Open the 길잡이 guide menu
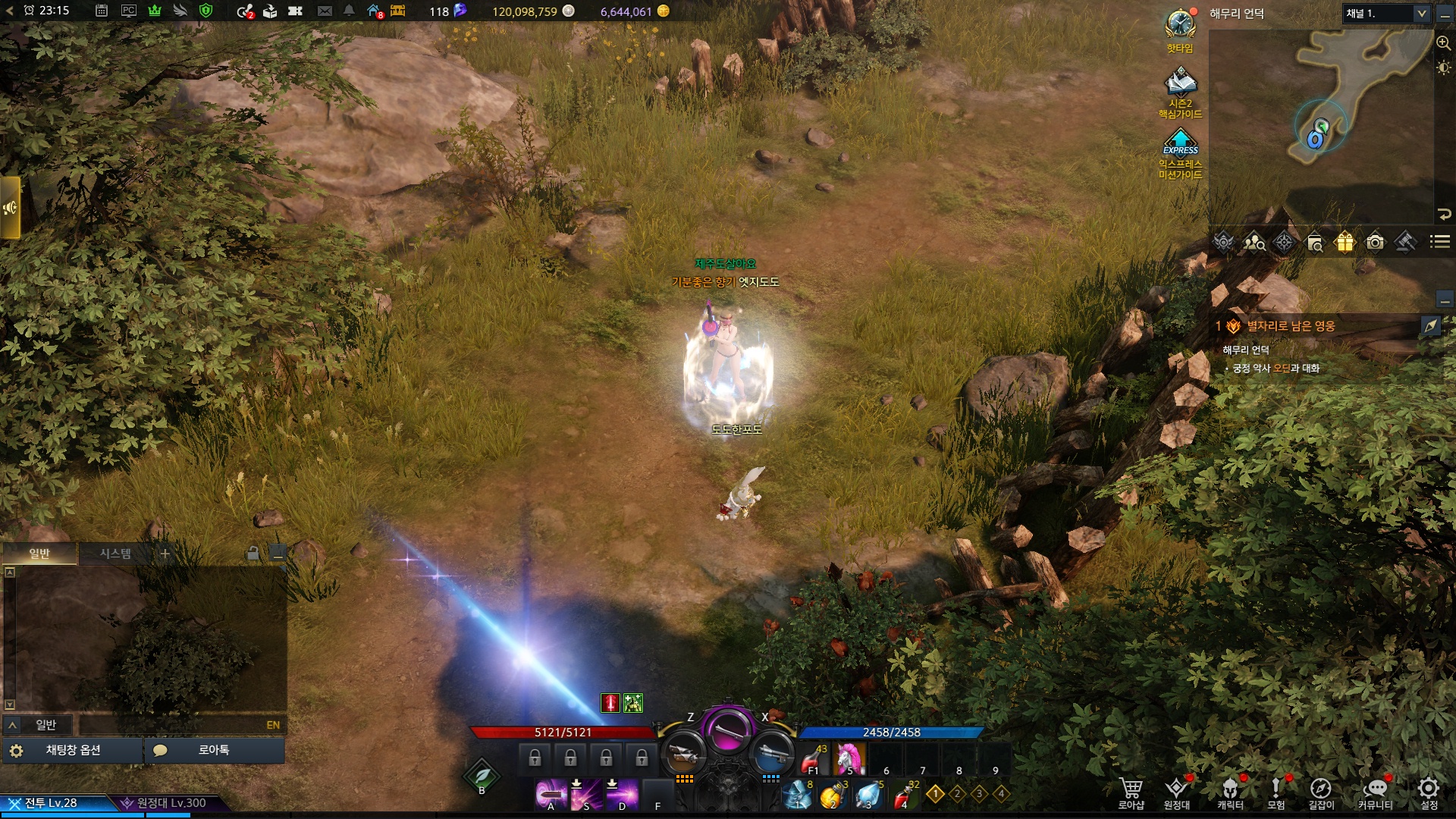 pyautogui.click(x=1320, y=792)
